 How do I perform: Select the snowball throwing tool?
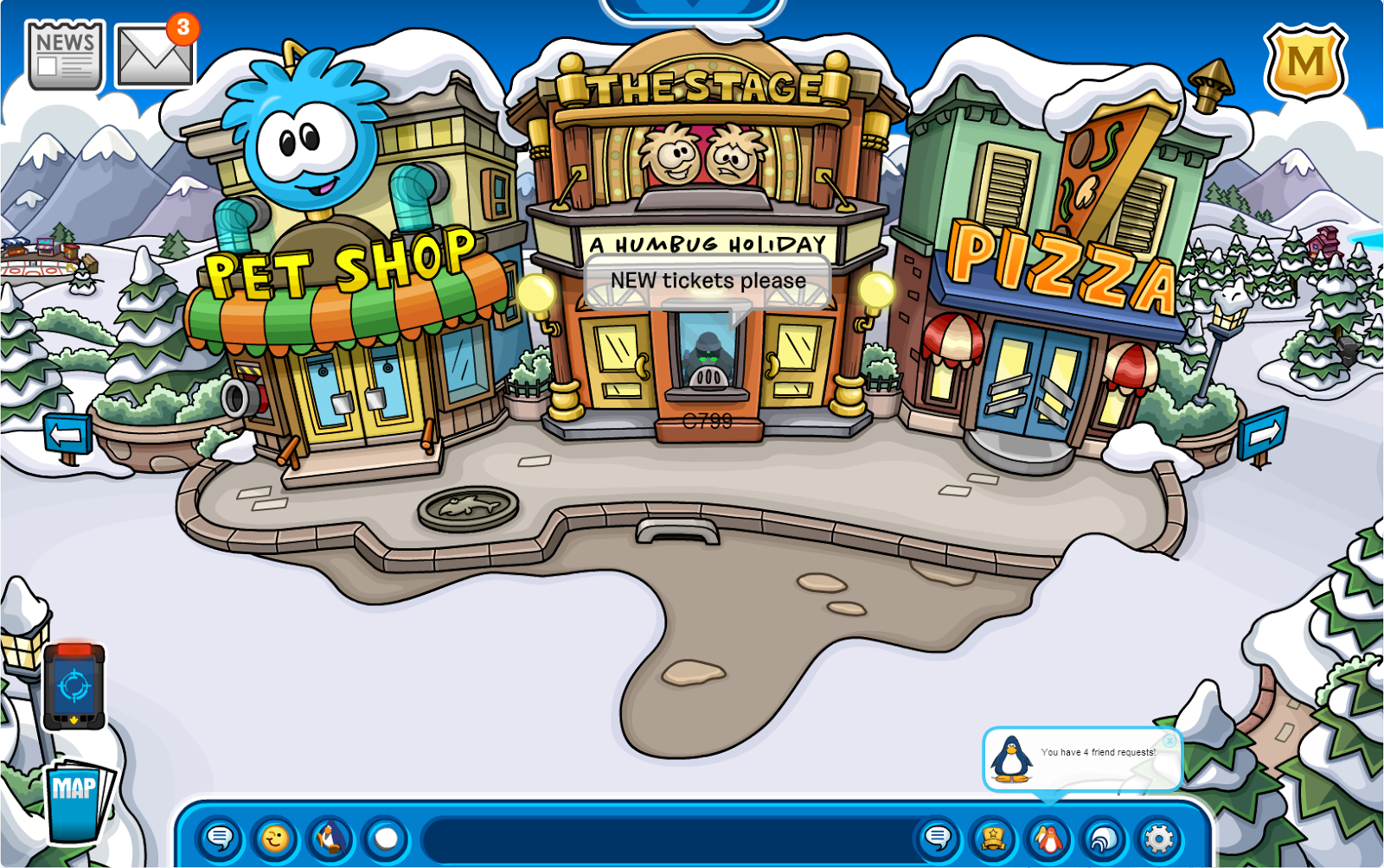[x=383, y=838]
